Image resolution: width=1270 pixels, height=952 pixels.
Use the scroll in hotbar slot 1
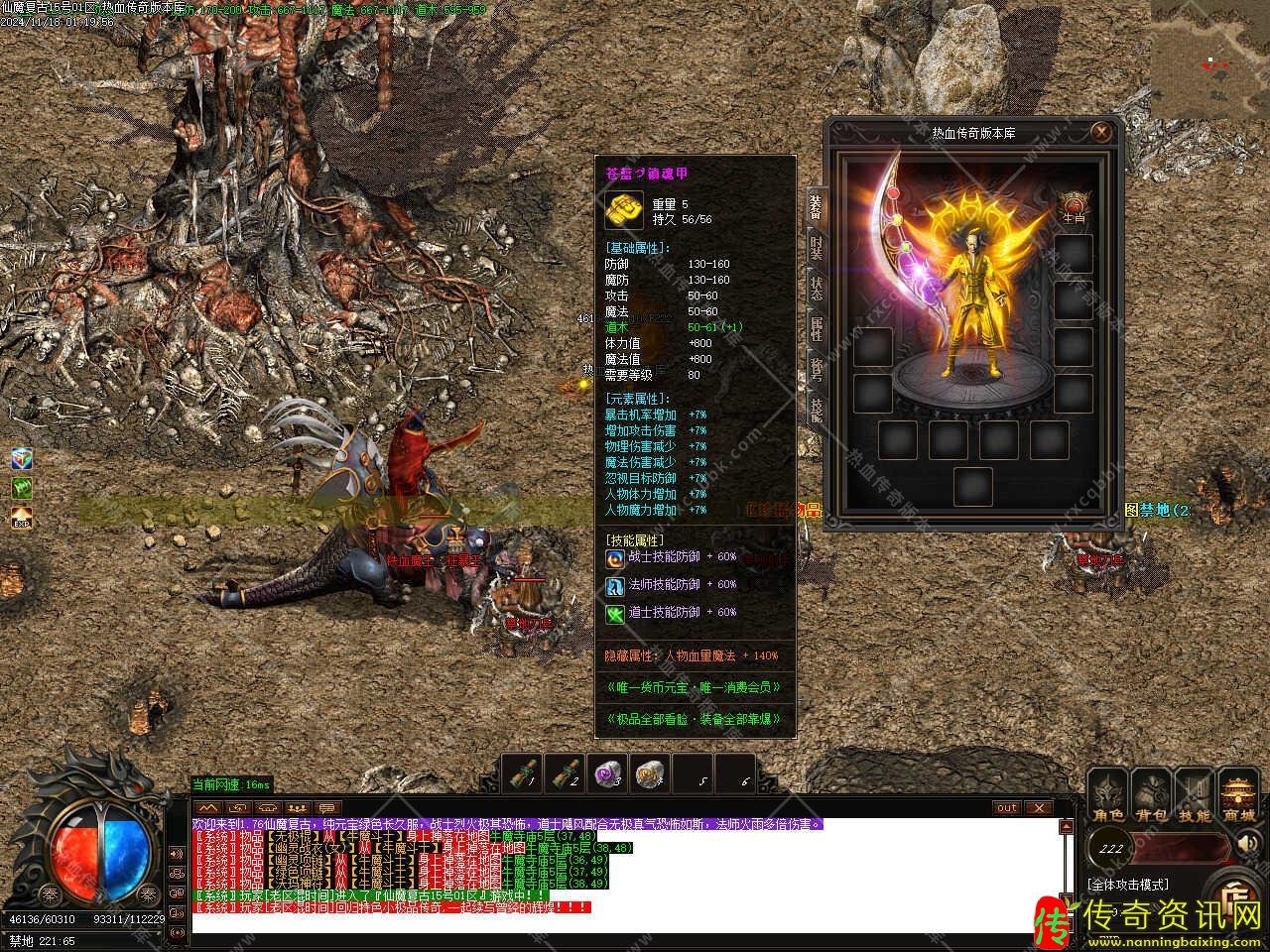click(521, 773)
